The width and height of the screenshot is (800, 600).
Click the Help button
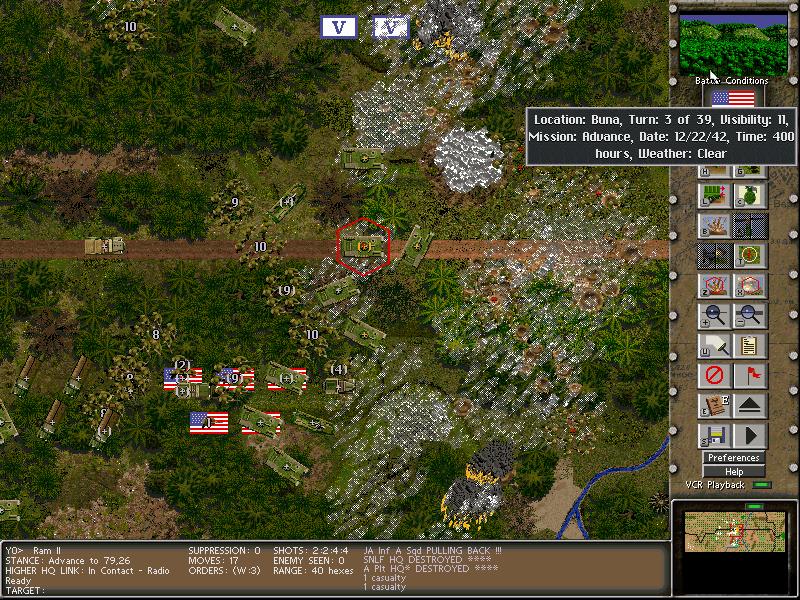click(733, 471)
